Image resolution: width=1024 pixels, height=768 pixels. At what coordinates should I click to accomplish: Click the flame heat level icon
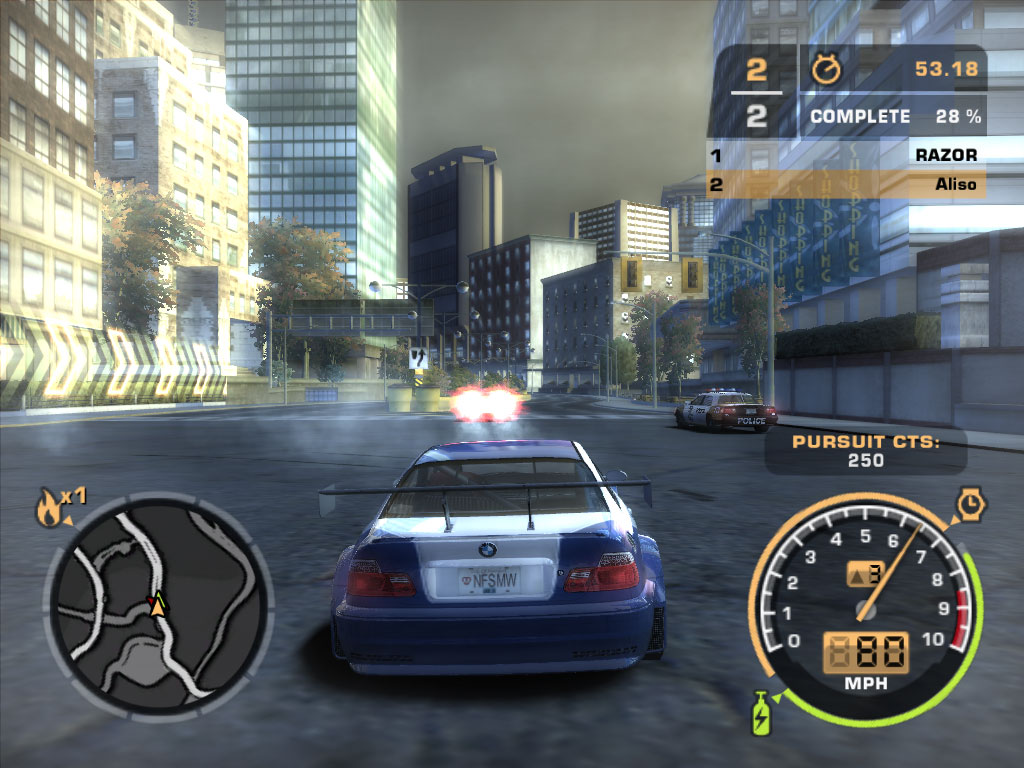click(x=47, y=510)
